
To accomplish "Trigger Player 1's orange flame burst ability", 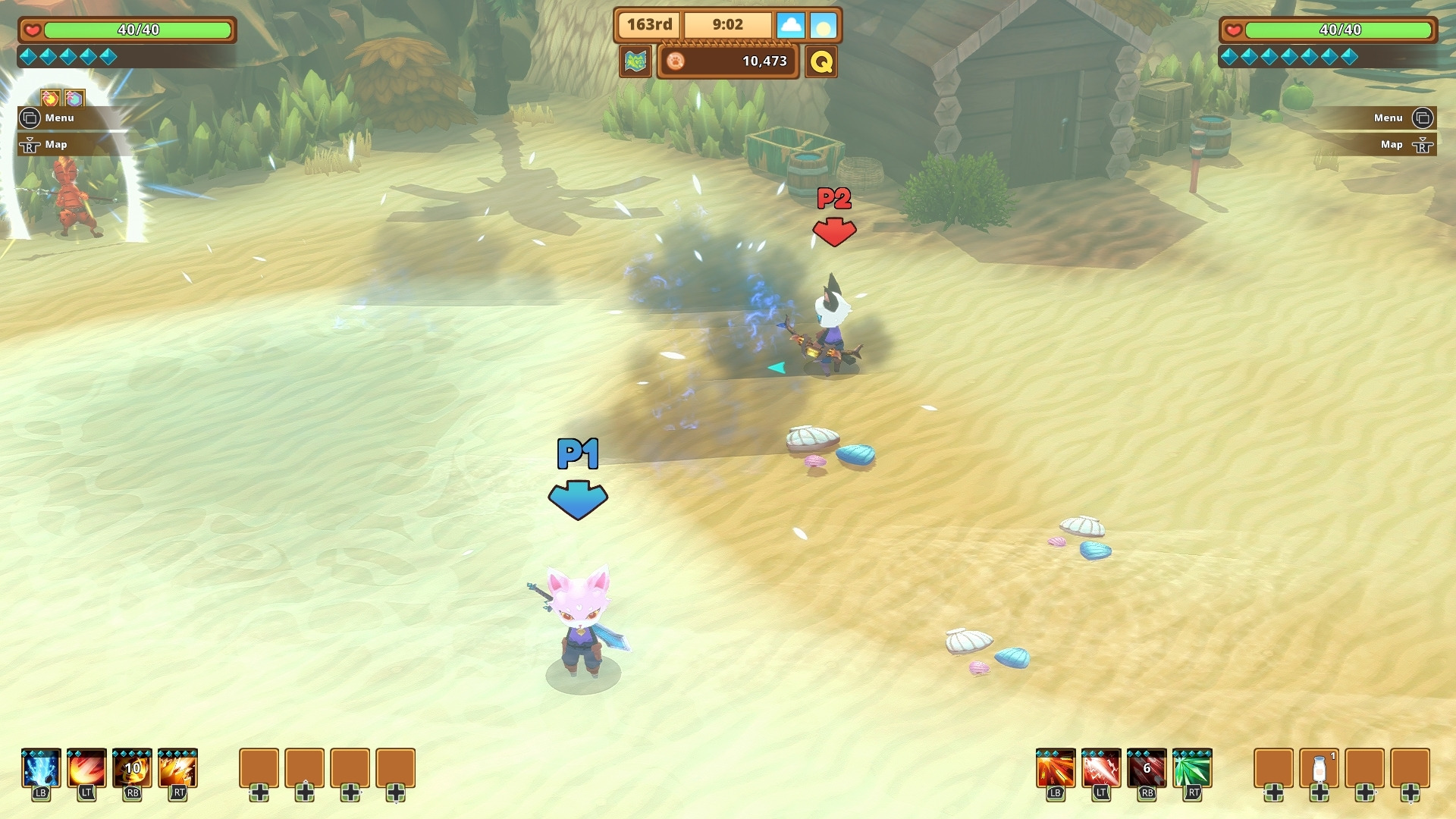I will point(177,769).
